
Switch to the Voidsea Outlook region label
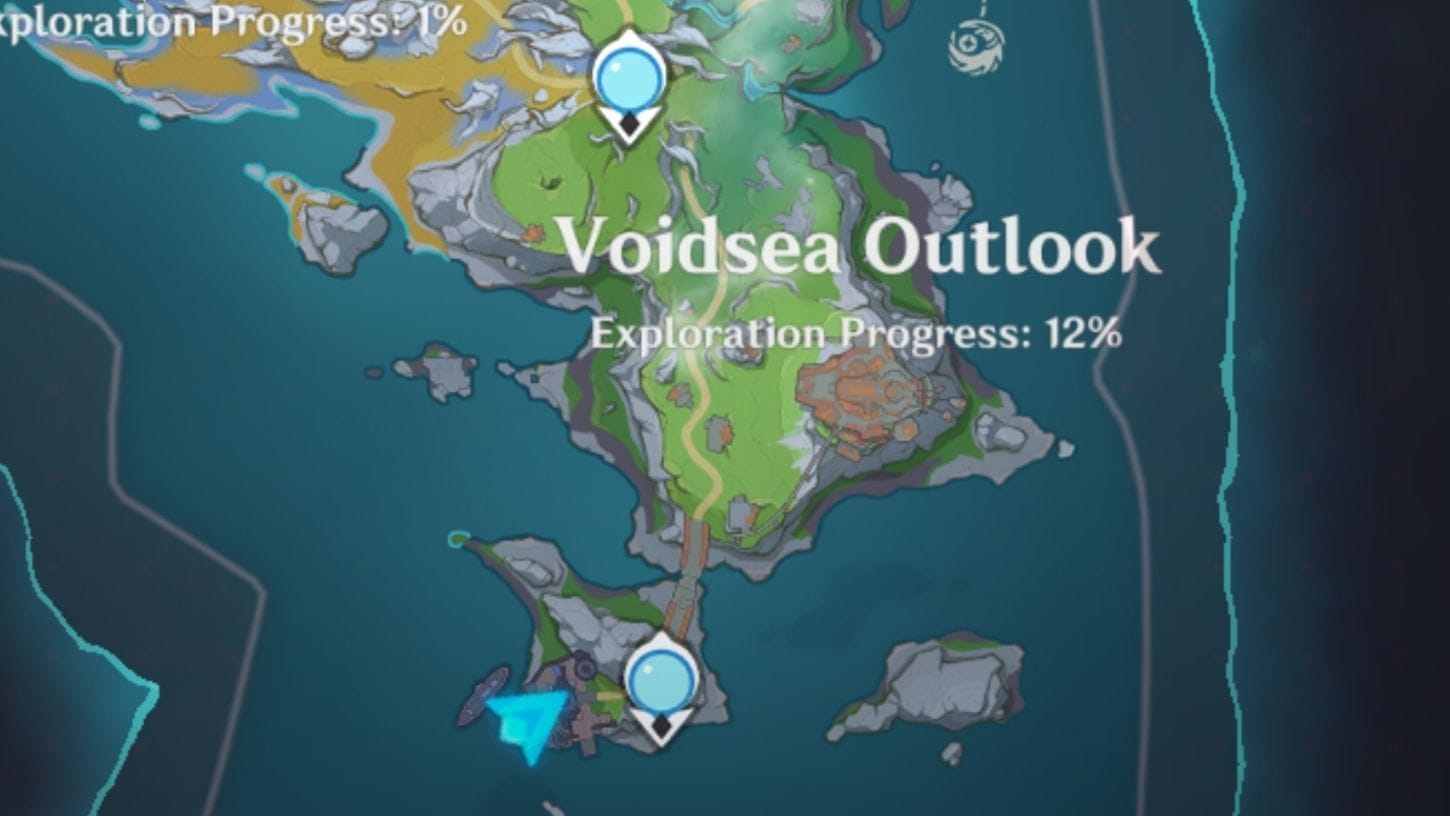860,248
